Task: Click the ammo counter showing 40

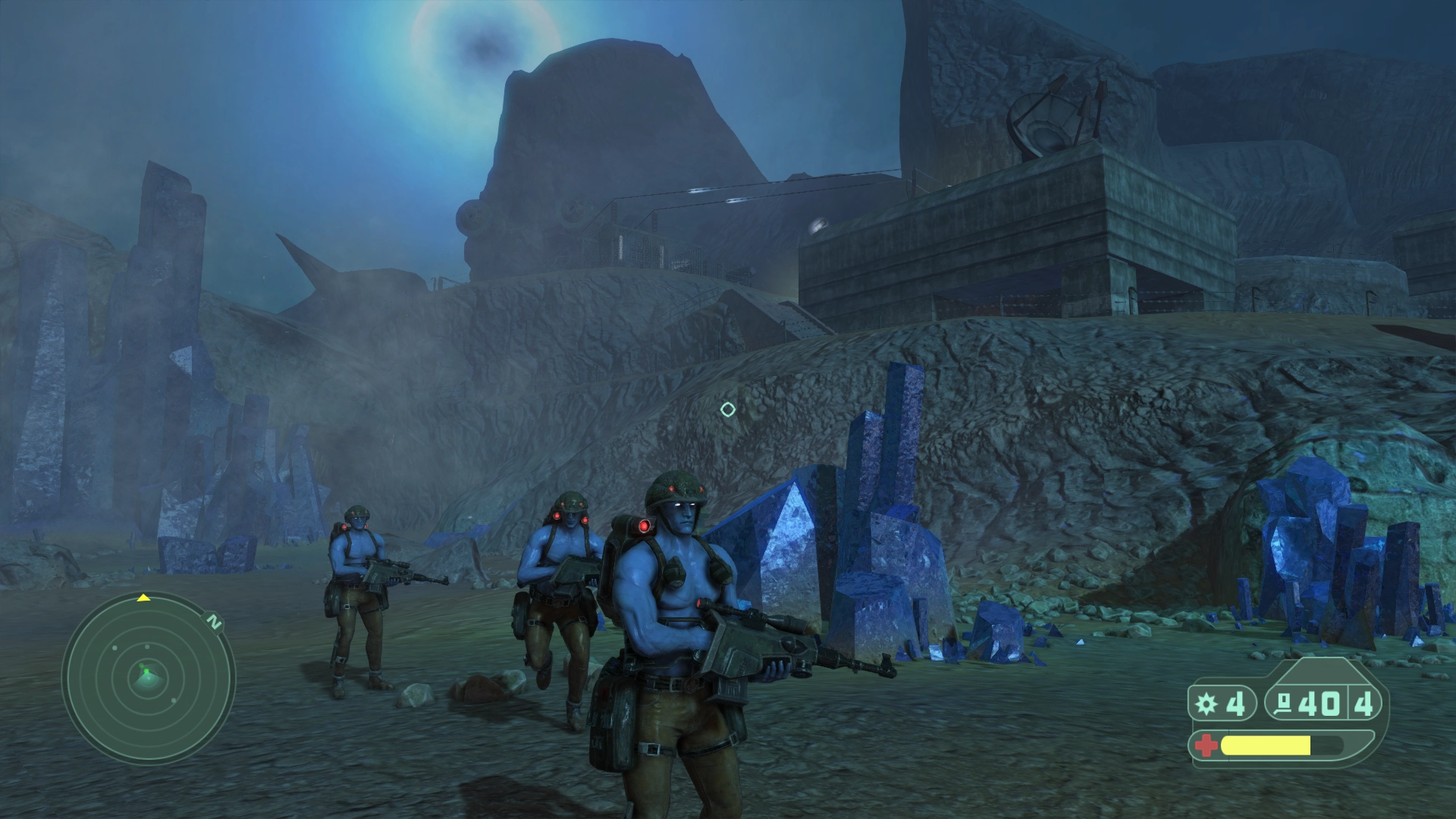Action: pos(1317,704)
